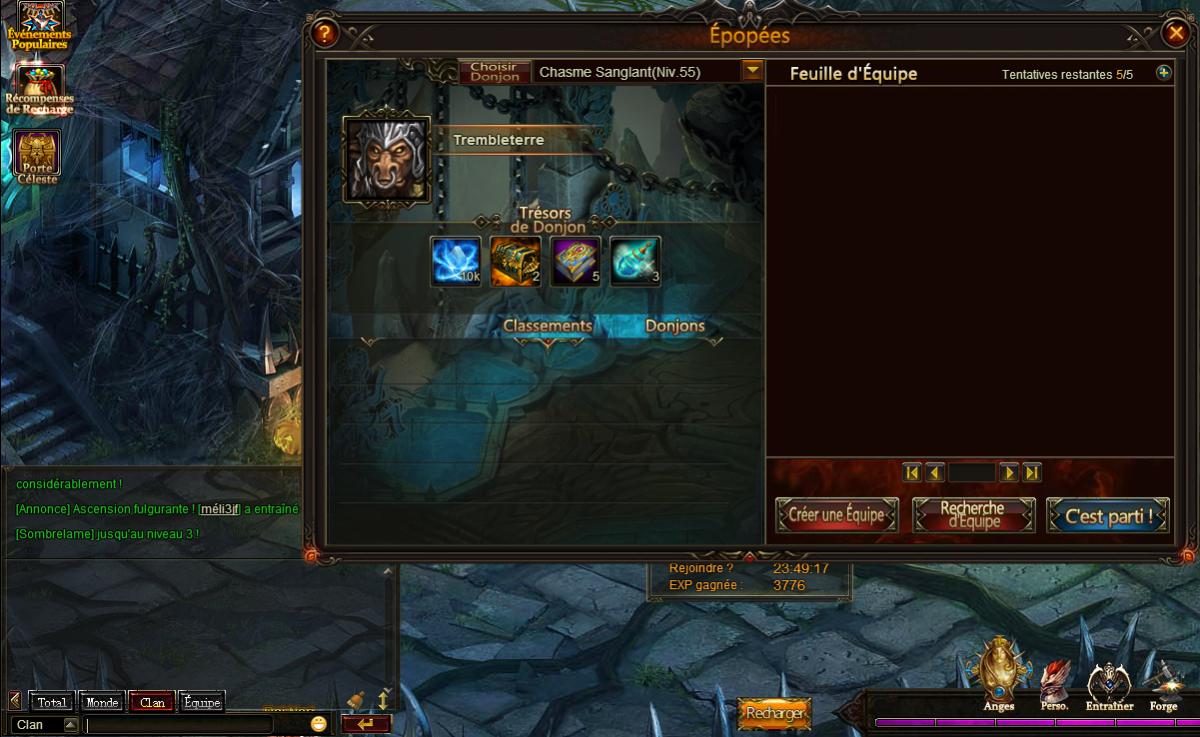
Task: Select the Trembleterre boss portrait
Action: [387, 159]
